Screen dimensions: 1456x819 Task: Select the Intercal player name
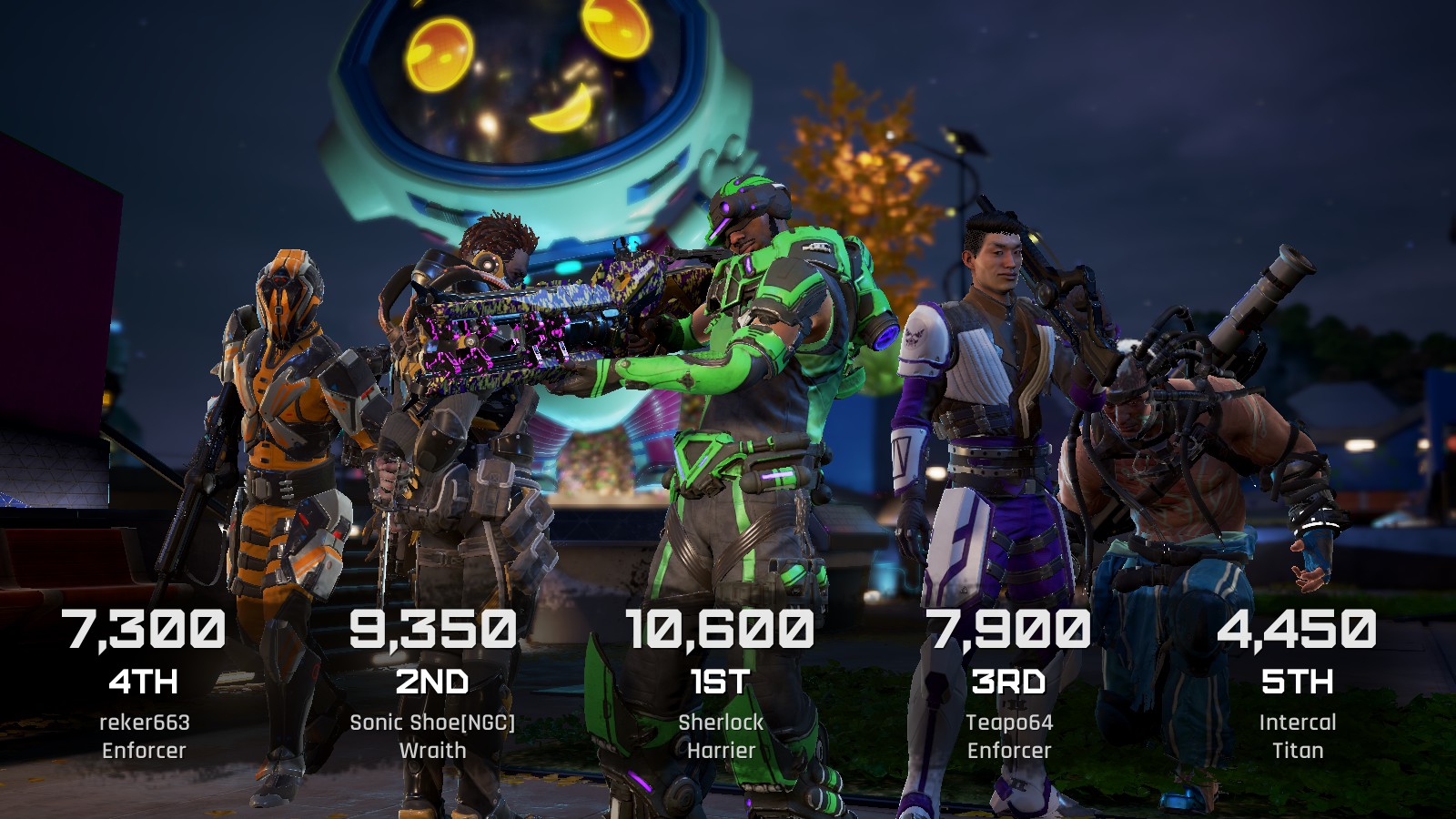(1298, 723)
